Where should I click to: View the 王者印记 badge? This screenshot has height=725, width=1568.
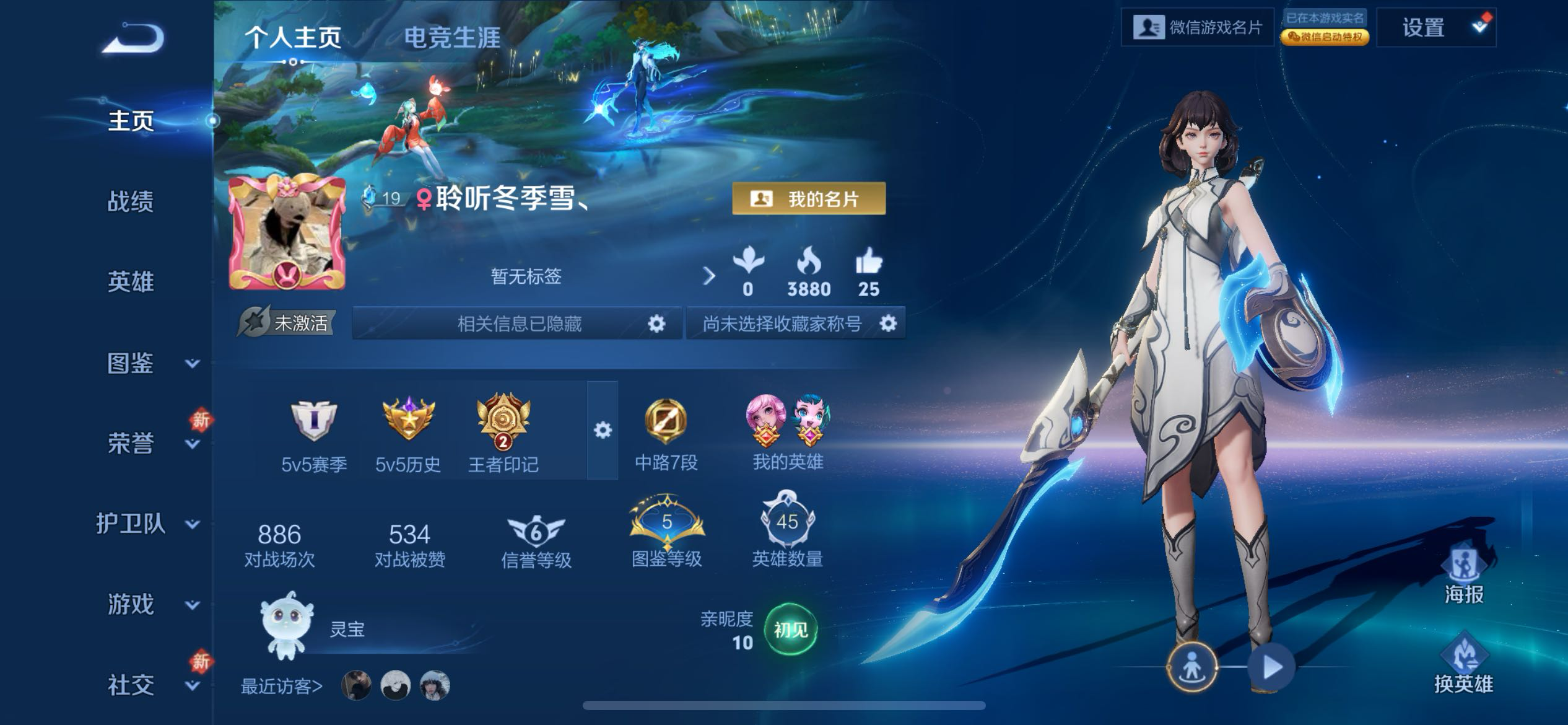coord(503,433)
